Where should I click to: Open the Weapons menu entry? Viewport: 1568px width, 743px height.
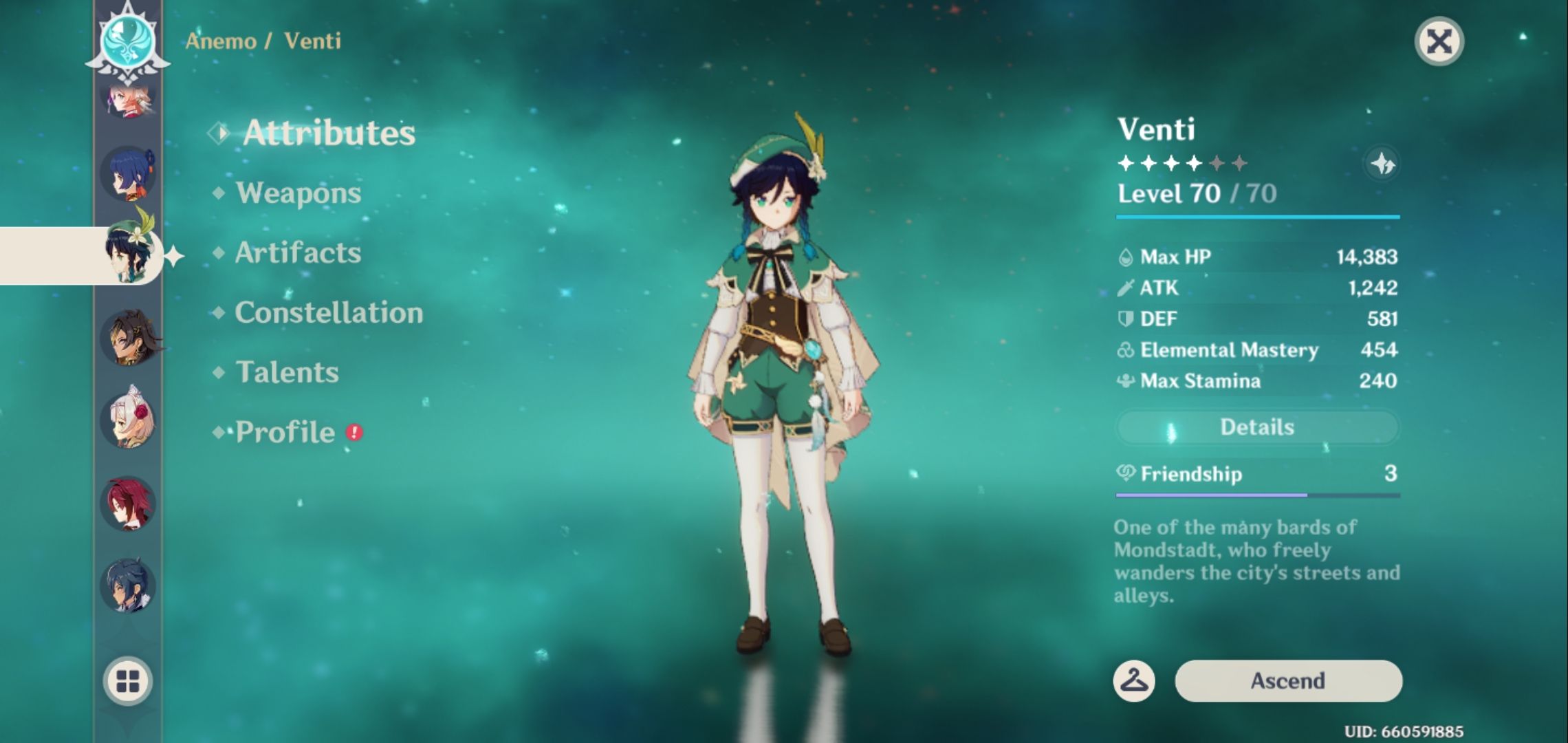coord(298,193)
